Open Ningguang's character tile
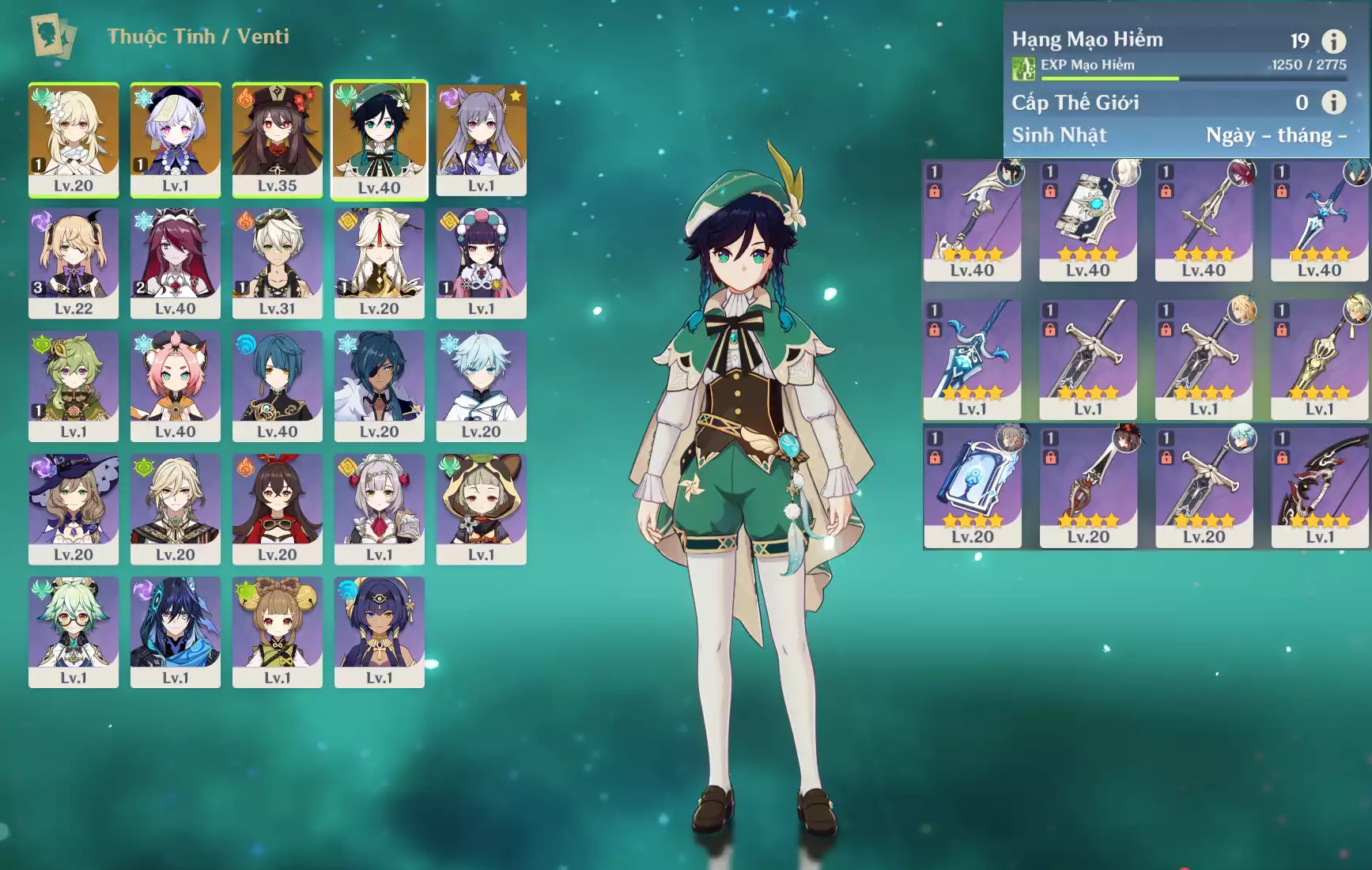Screen dimensions: 1372x870 [x=379, y=263]
